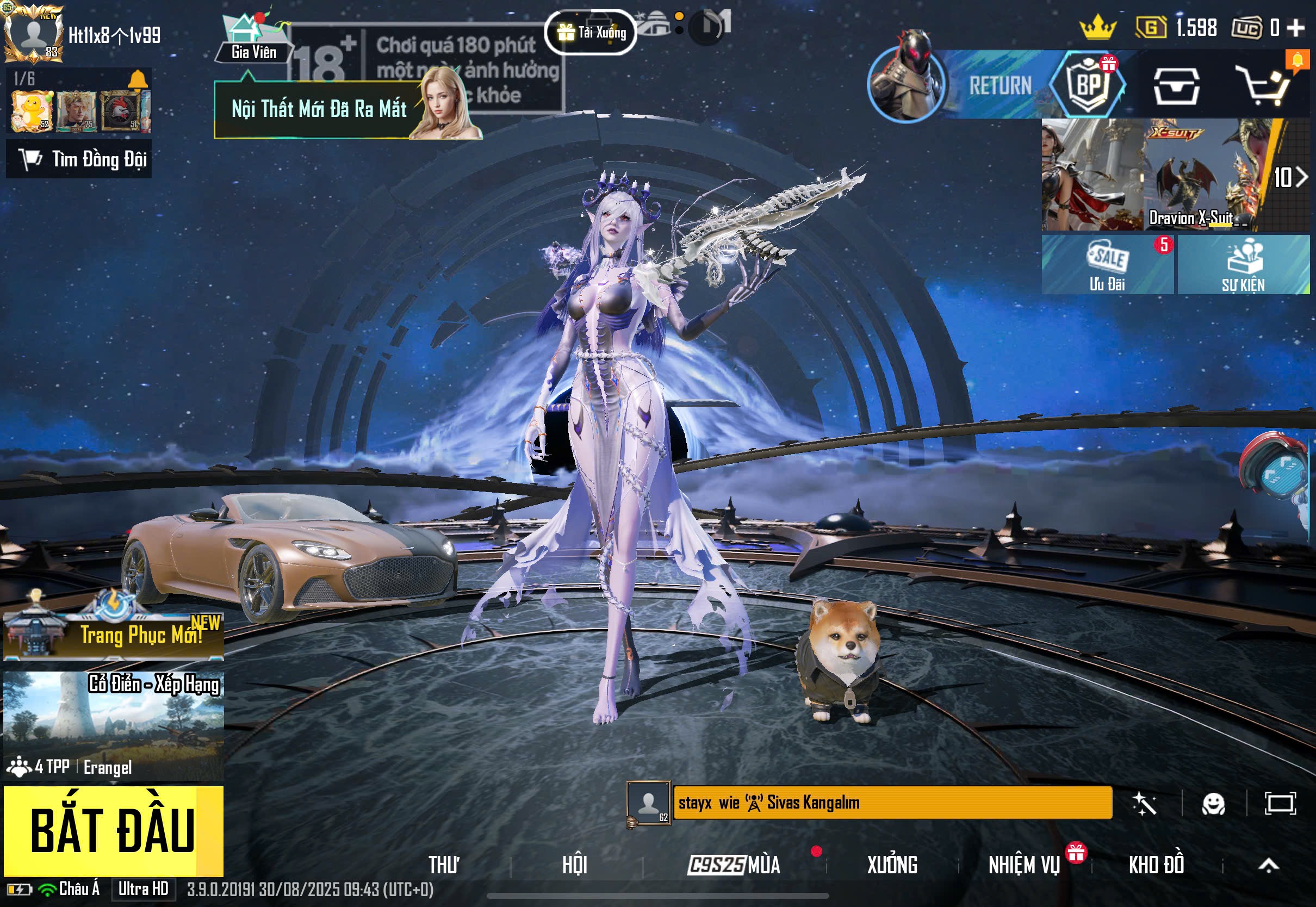Screen dimensions: 1316x907
Task: Switch to the NHIỆM VỤ missions tab
Action: (x=1024, y=865)
